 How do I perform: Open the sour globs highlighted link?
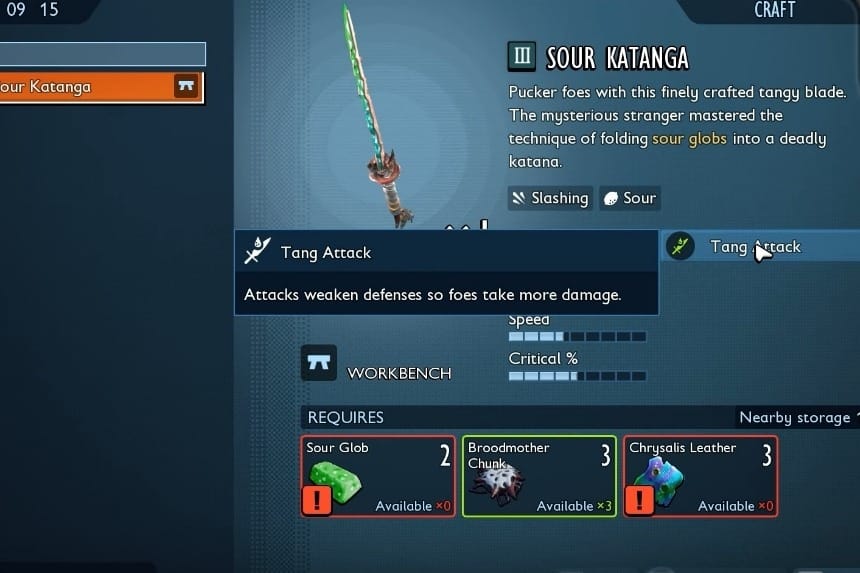click(690, 139)
